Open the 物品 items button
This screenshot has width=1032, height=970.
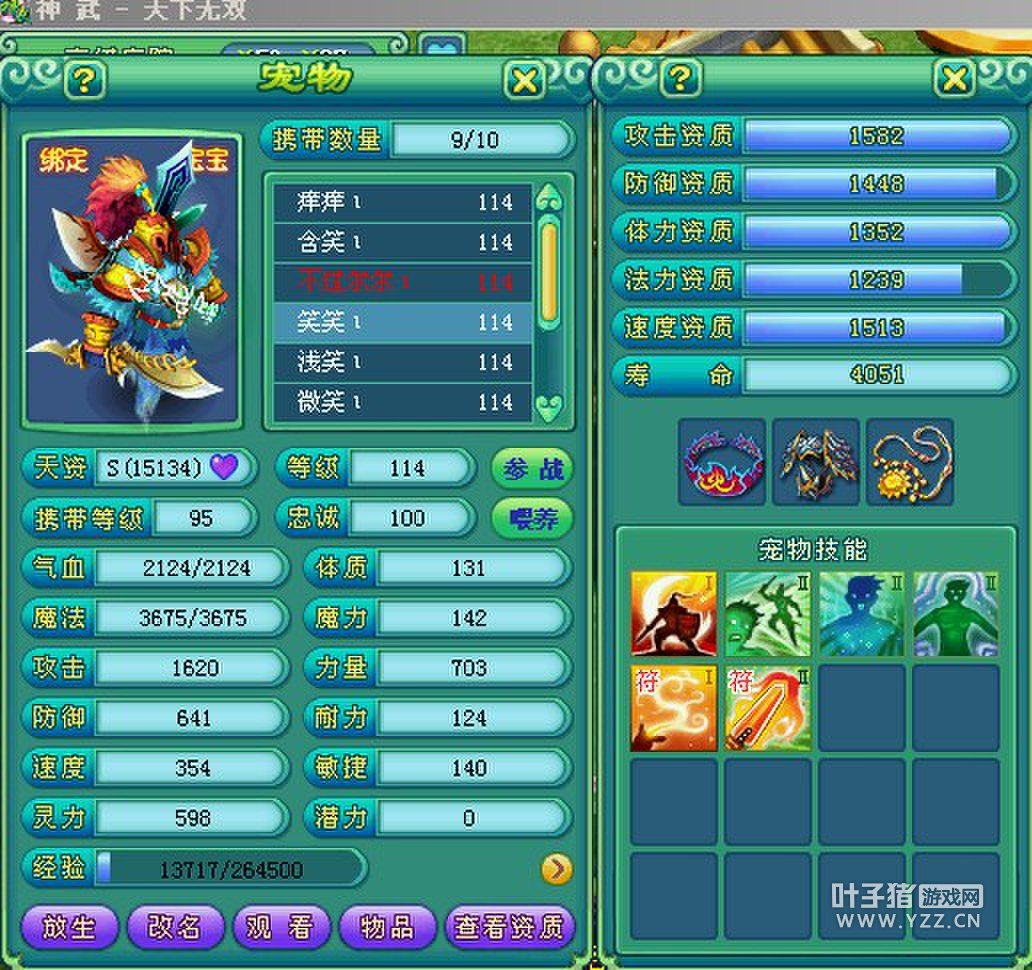tap(387, 927)
